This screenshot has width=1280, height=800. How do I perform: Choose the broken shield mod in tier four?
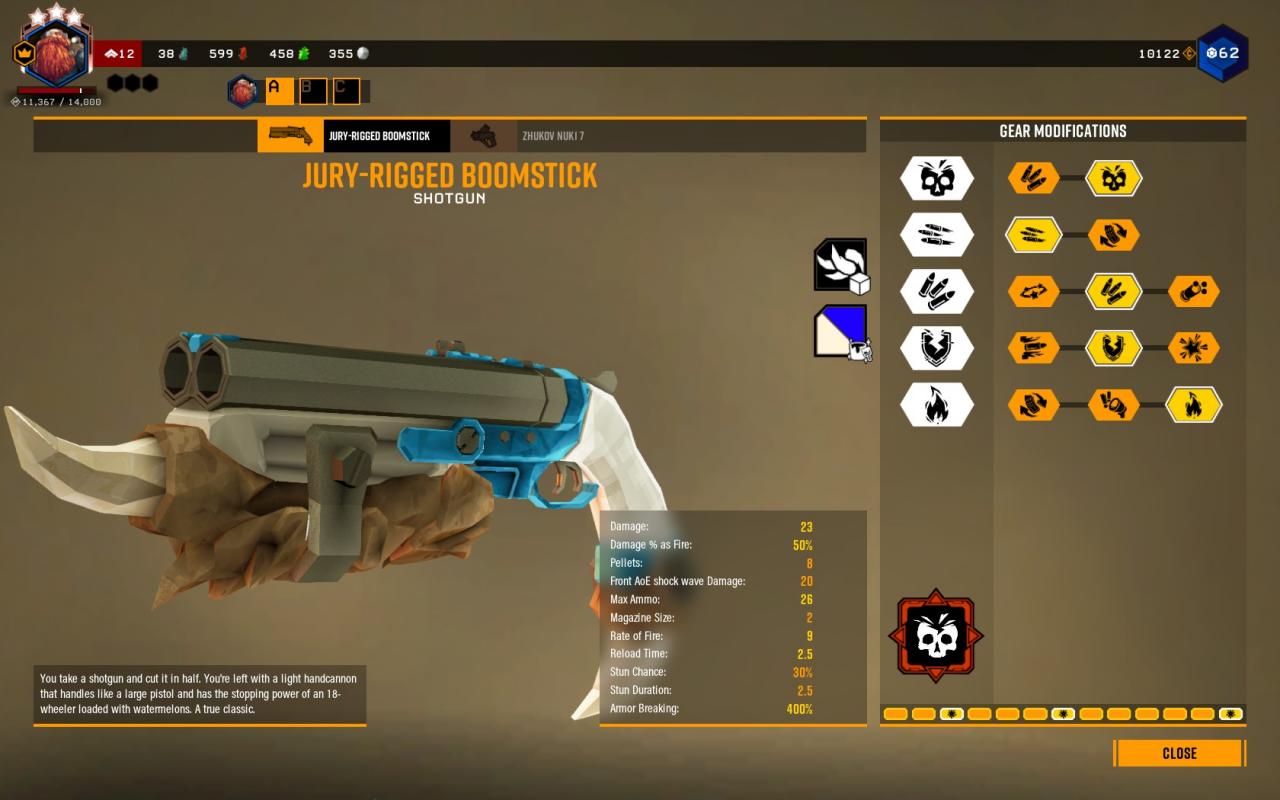tap(1114, 348)
